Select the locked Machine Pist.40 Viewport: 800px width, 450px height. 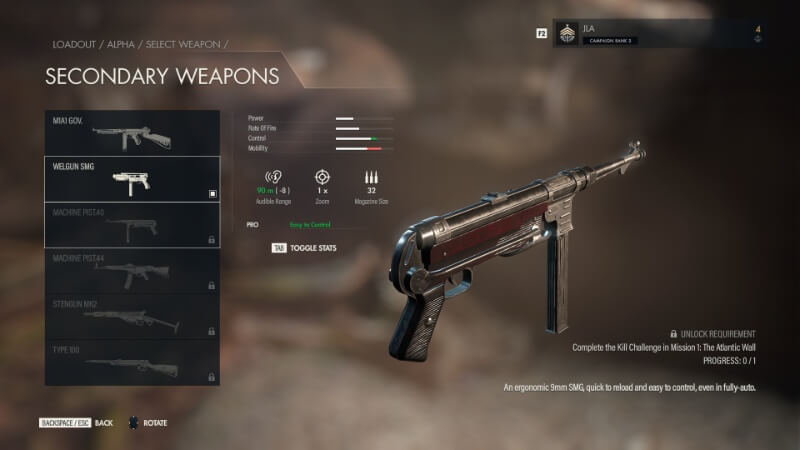[x=132, y=225]
